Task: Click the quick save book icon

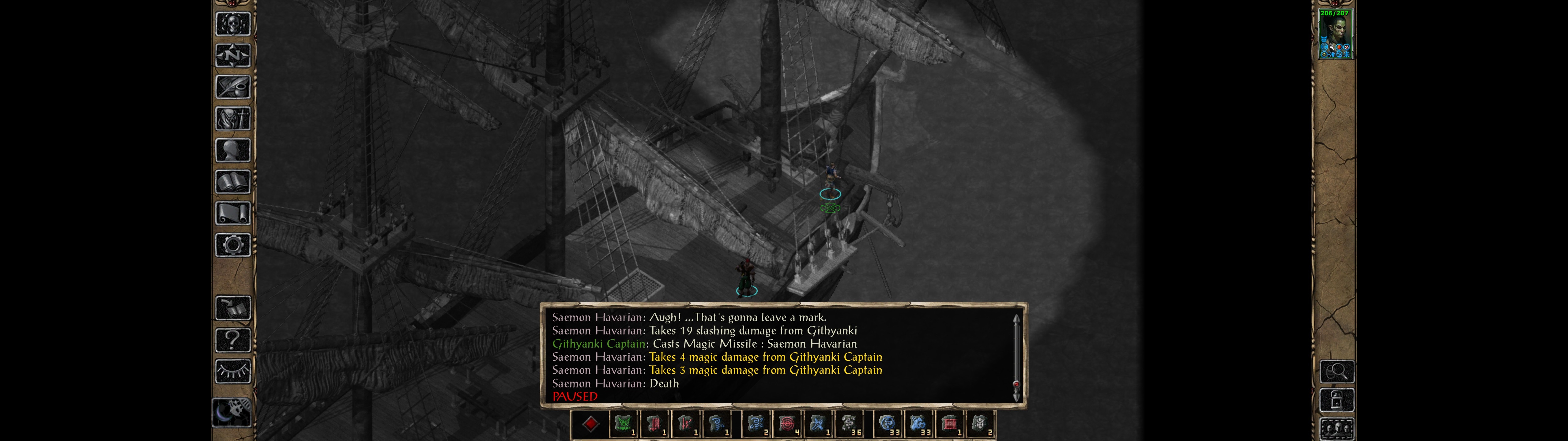Action: [232, 307]
